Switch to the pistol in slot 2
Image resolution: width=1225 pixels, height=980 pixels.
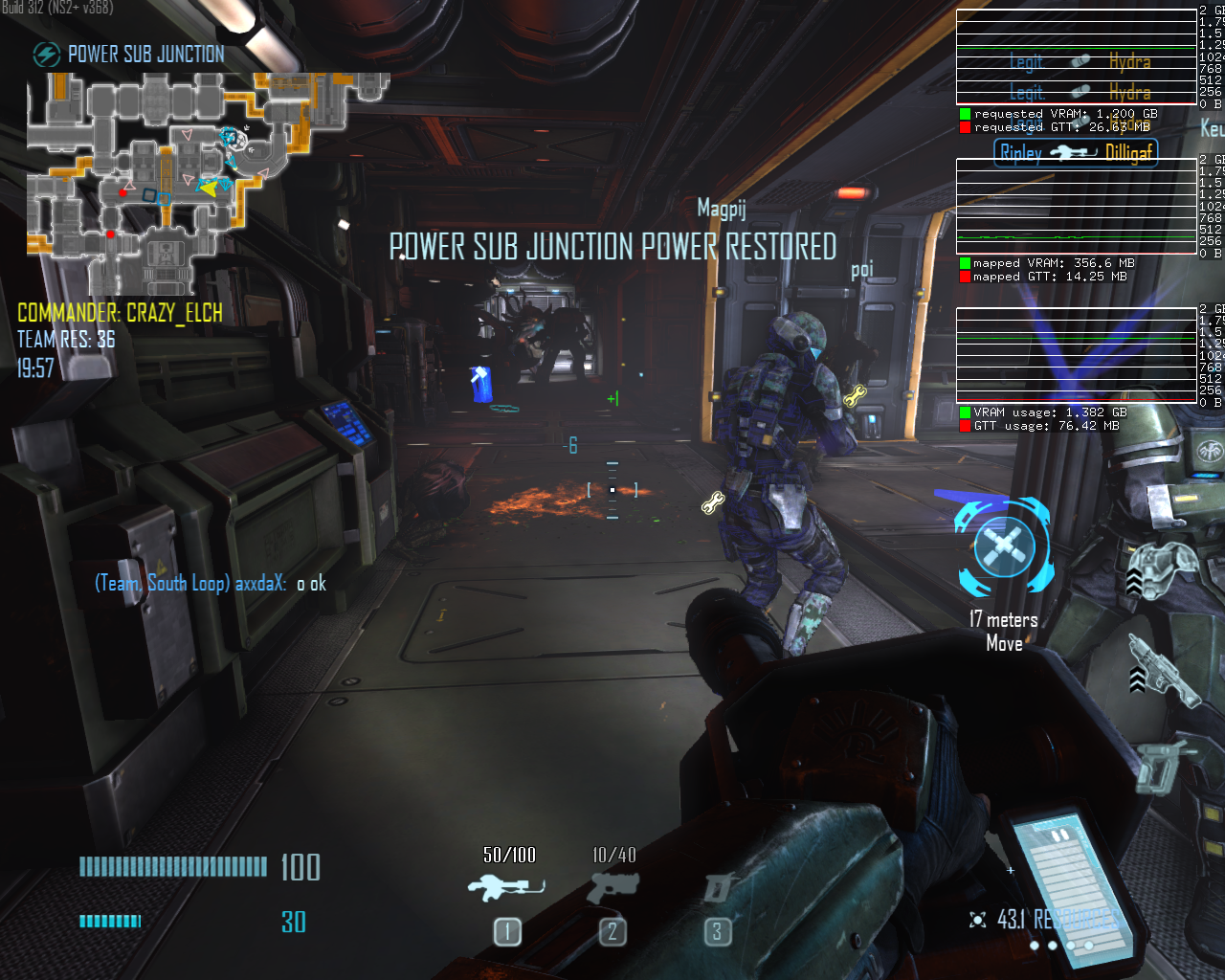click(613, 889)
